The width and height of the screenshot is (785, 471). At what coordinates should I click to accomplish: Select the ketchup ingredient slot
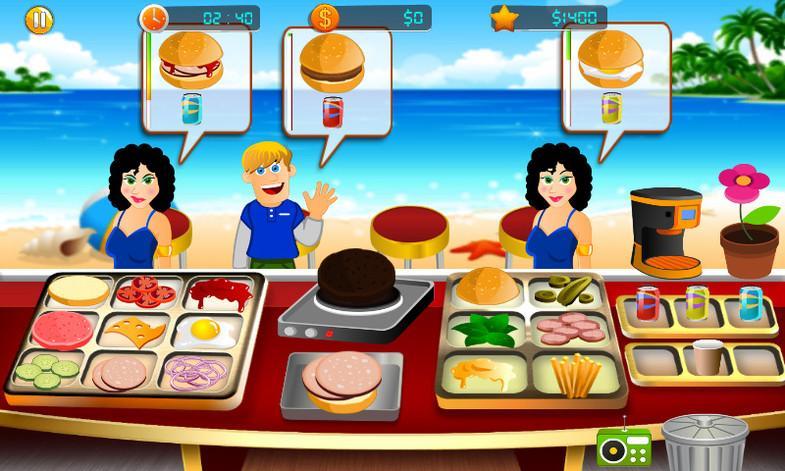pos(211,293)
